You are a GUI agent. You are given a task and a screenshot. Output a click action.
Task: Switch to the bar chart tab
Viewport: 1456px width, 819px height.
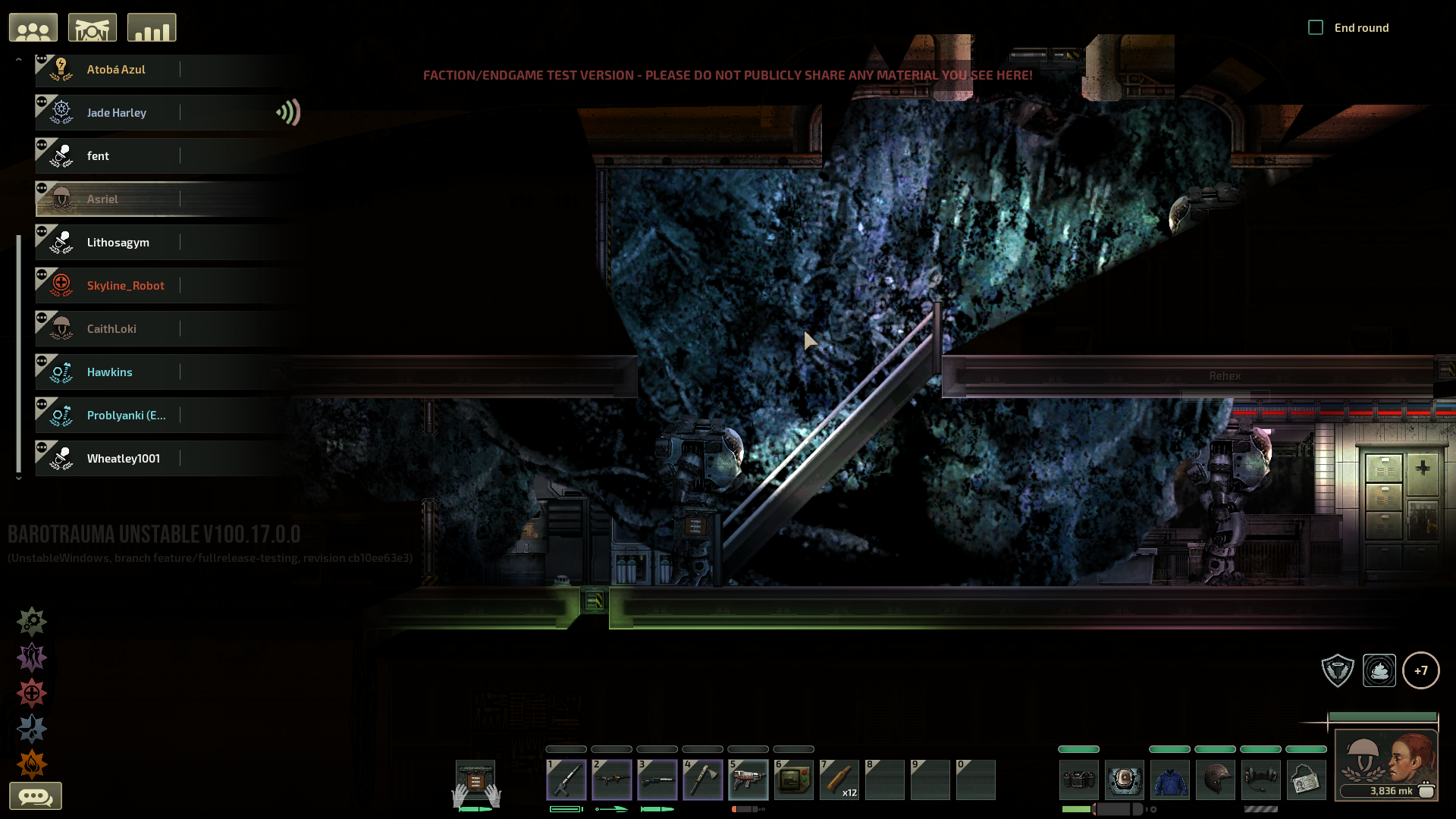152,28
